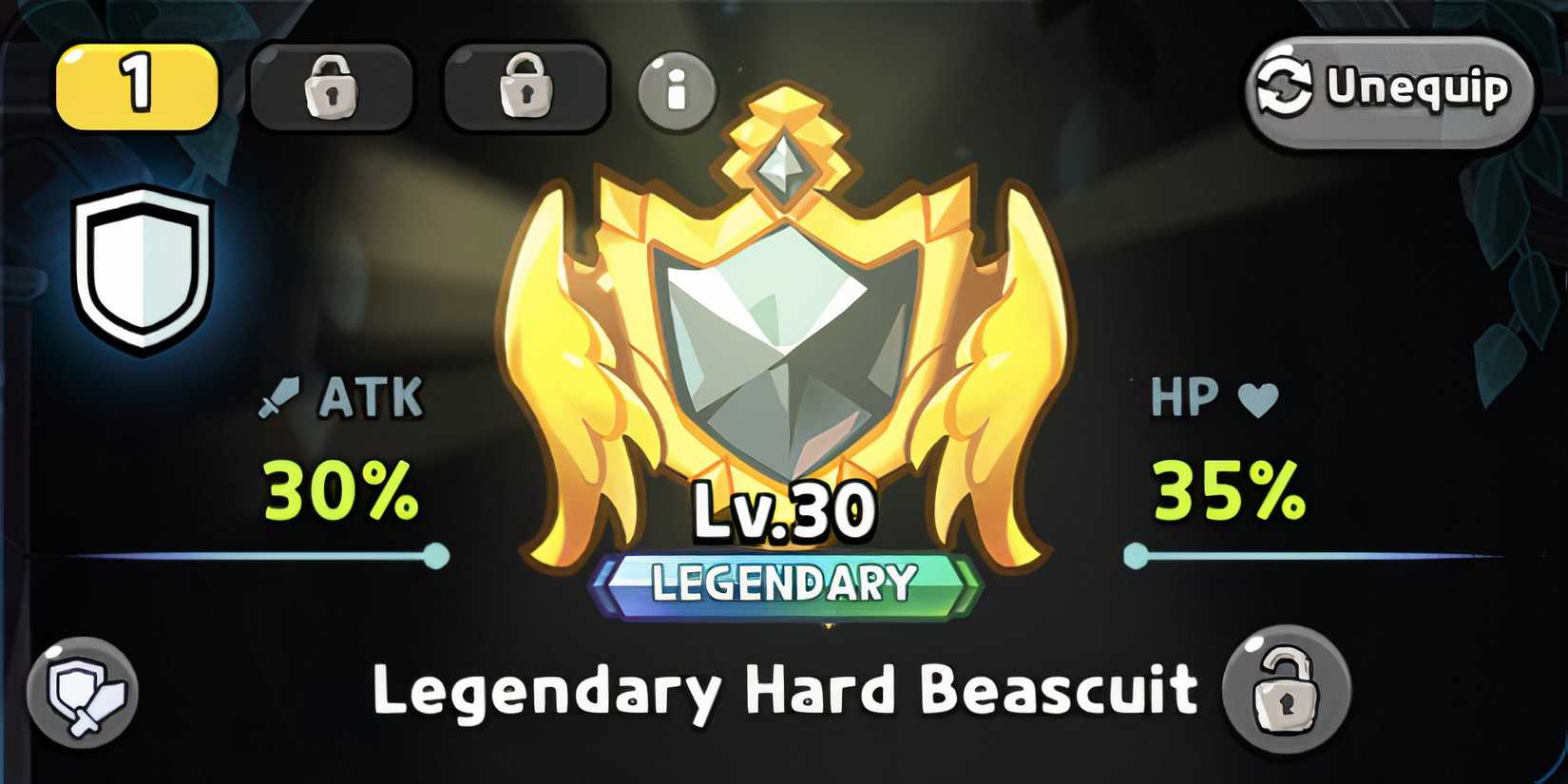This screenshot has height=784, width=1568.
Task: Click the gemstone atop the badge crown
Action: click(782, 166)
